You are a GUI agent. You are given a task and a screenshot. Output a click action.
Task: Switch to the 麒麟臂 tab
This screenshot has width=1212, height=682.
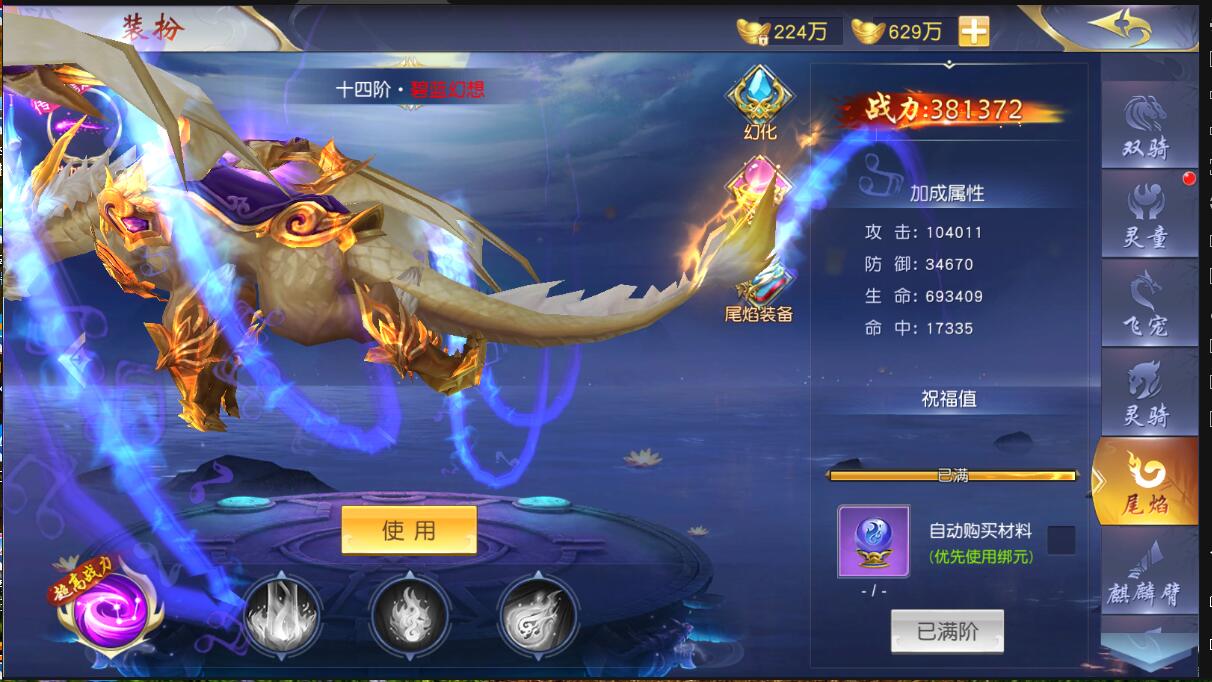click(x=1147, y=570)
